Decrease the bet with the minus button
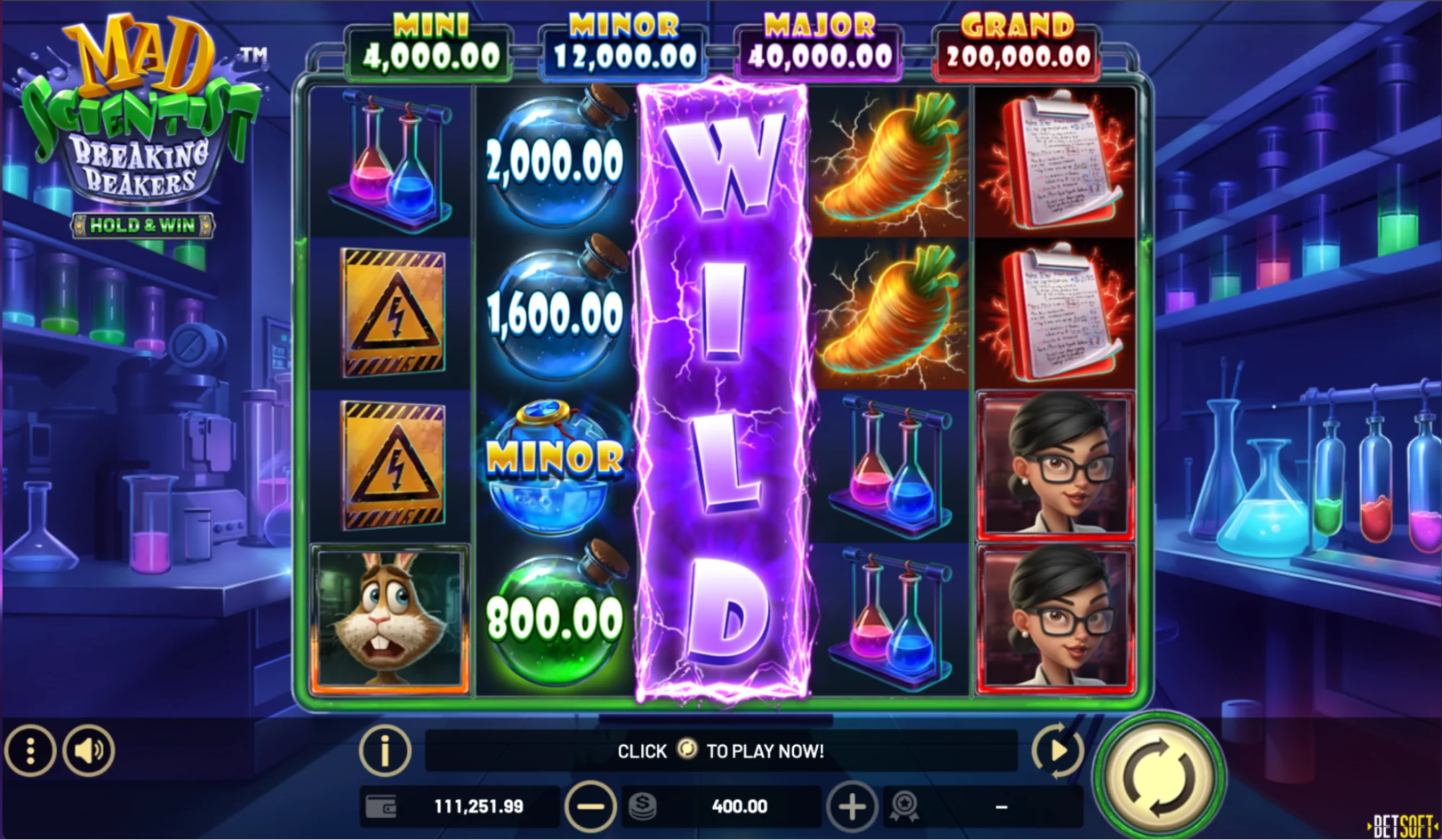The height and width of the screenshot is (840, 1442). 590,806
